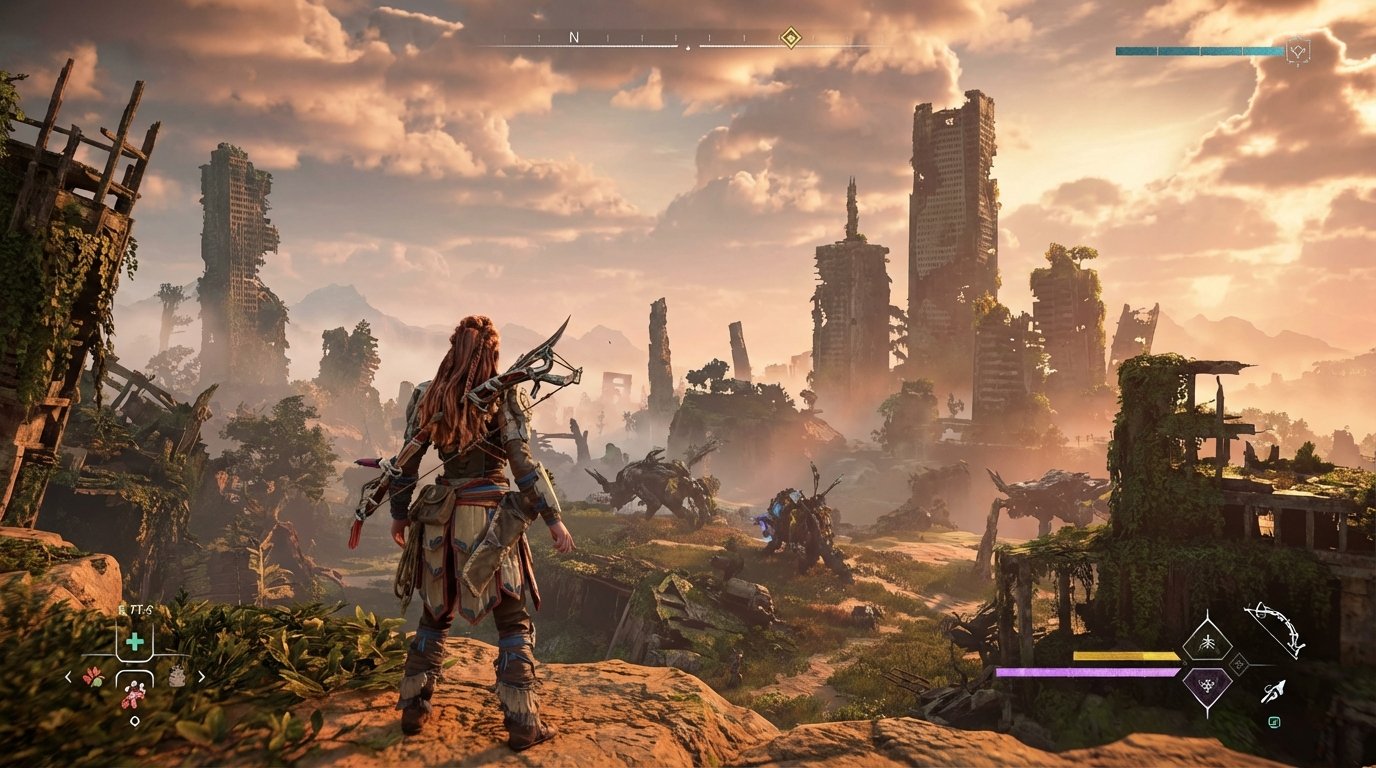Select the berry slot on the weapon wheel
The width and height of the screenshot is (1376, 768).
pos(1208,687)
